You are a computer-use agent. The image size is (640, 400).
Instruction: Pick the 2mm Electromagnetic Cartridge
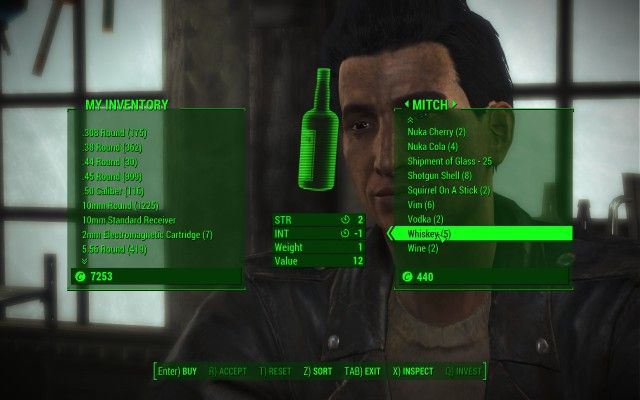148,235
